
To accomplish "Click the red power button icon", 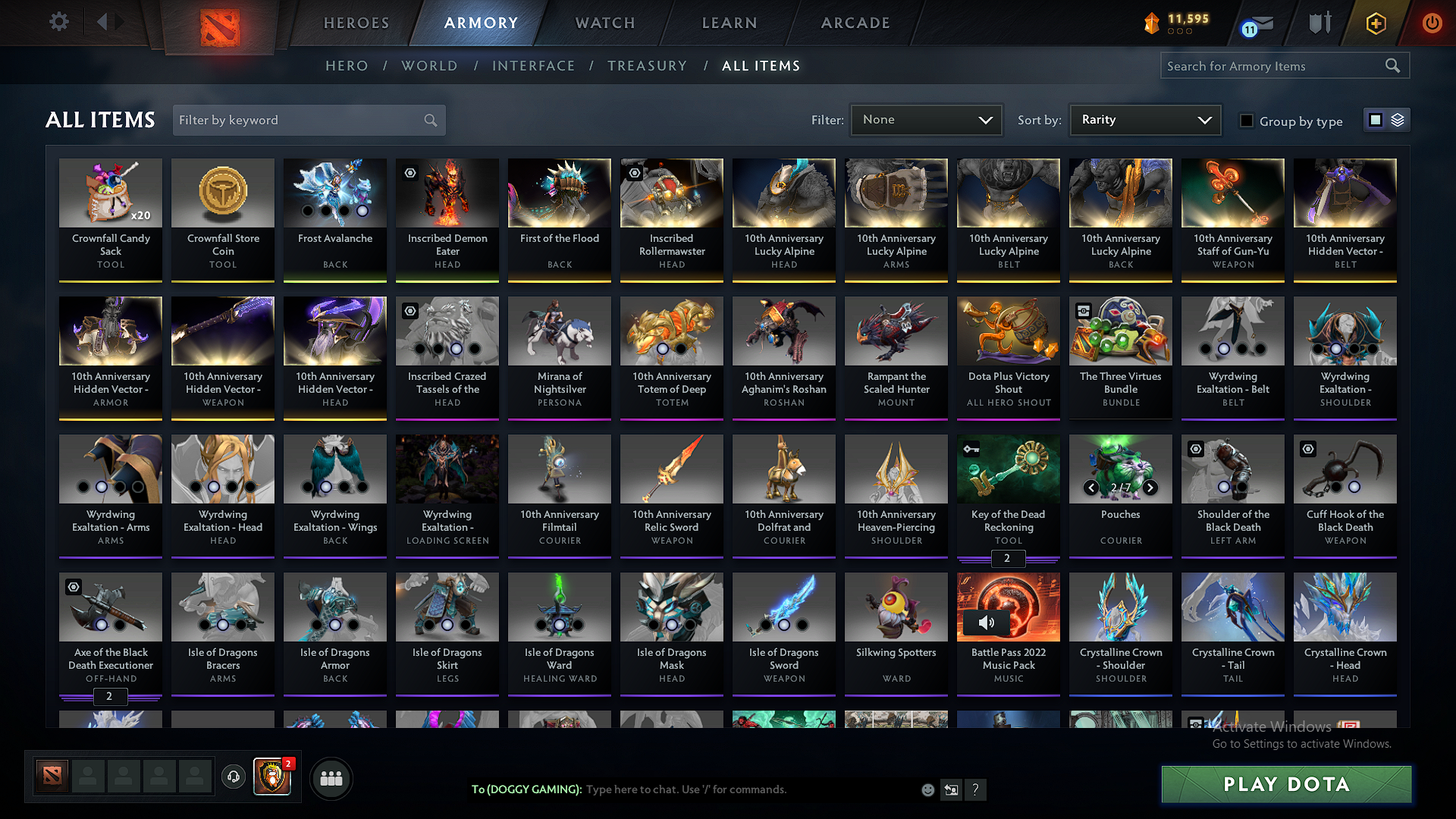I will pos(1432,23).
